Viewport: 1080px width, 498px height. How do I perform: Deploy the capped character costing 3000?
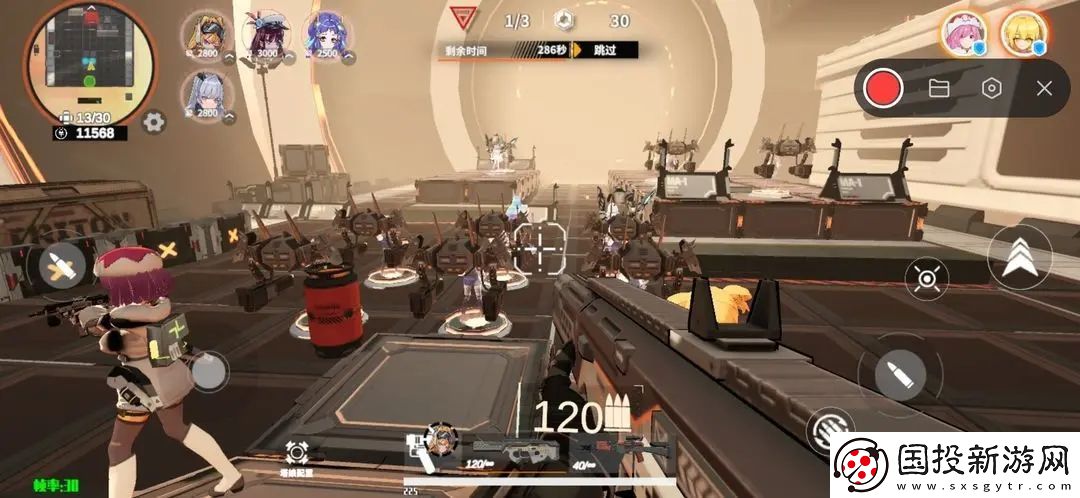pyautogui.click(x=267, y=37)
